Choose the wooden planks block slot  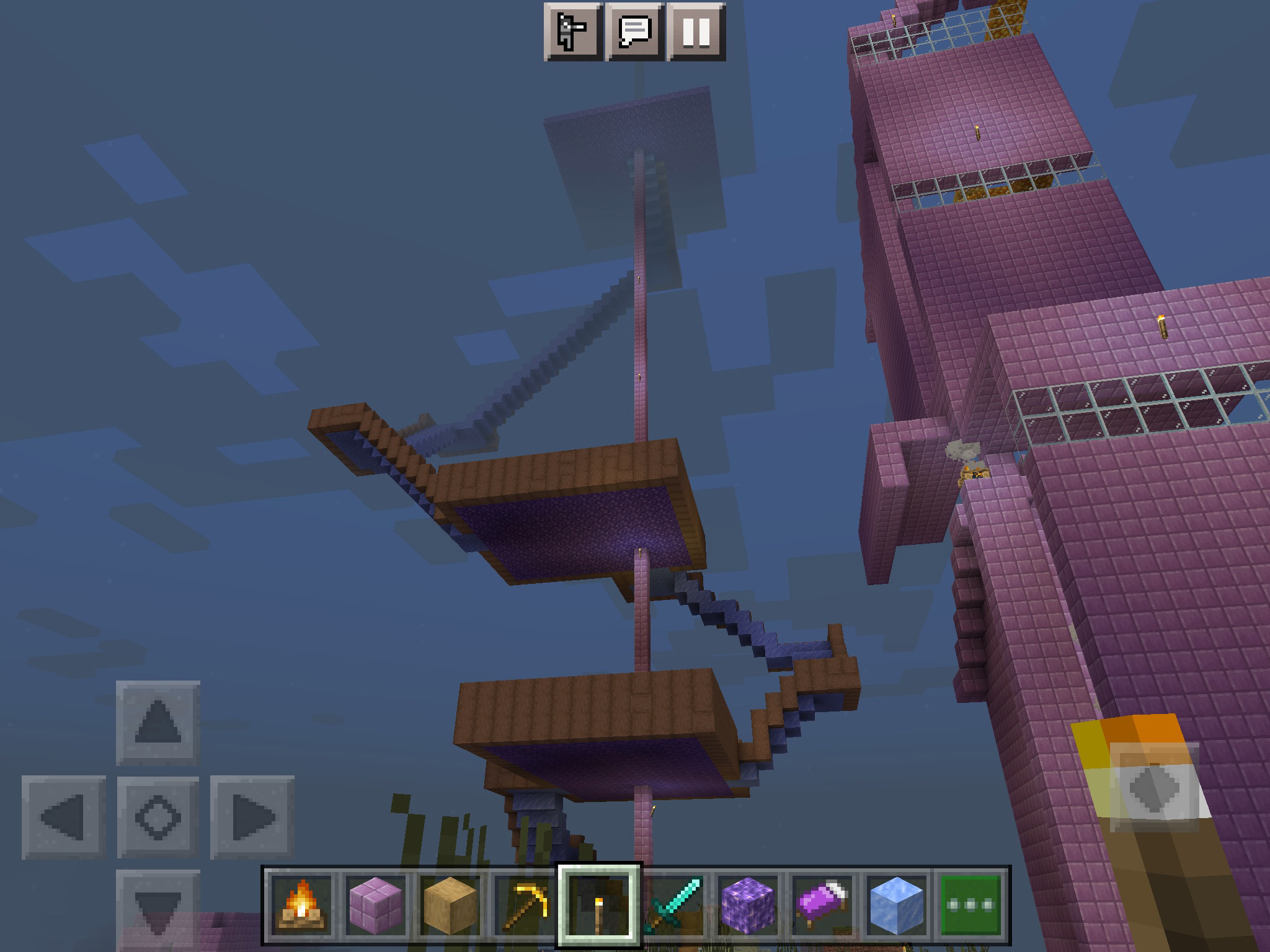point(450,904)
